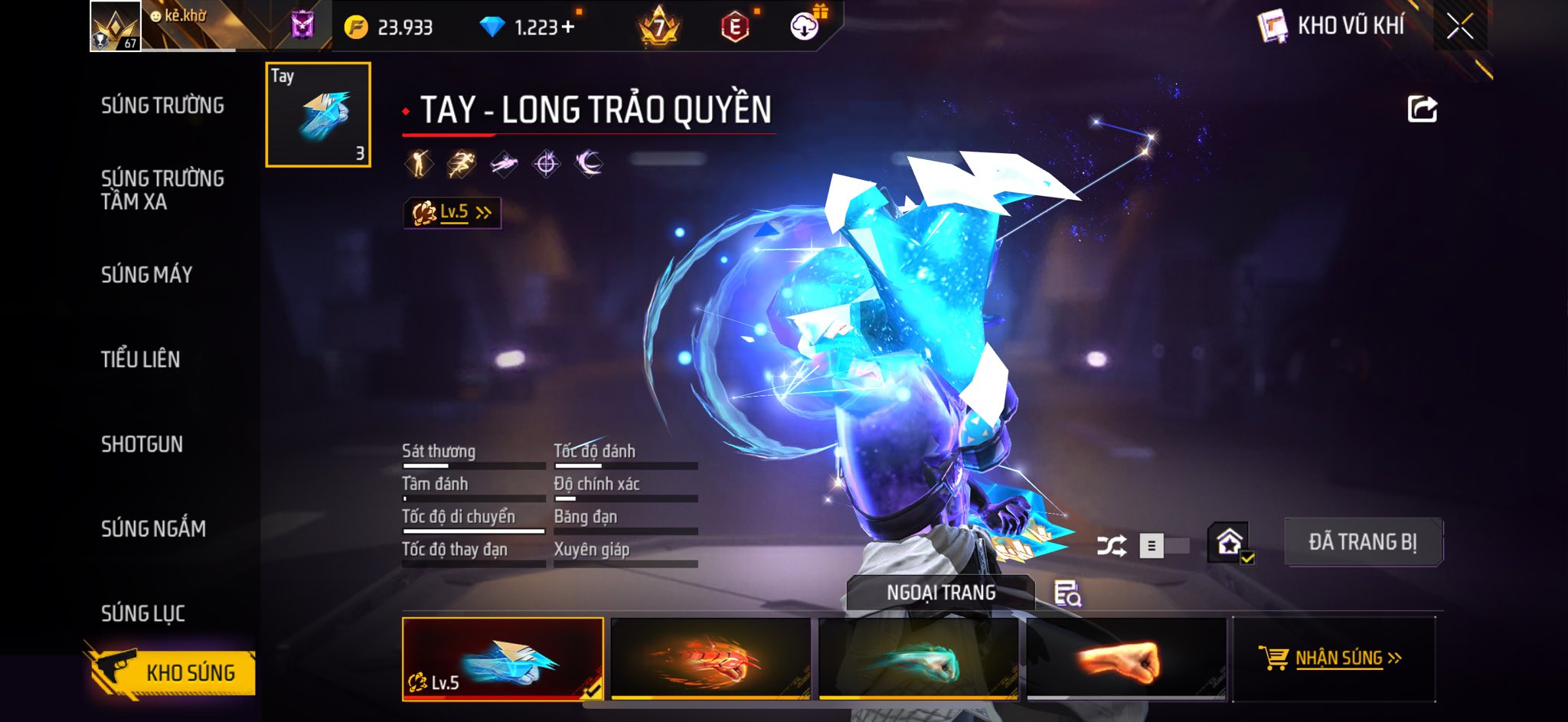The width and height of the screenshot is (1568, 722).
Task: Toggle the random skin shuffle switch
Action: tap(1162, 546)
